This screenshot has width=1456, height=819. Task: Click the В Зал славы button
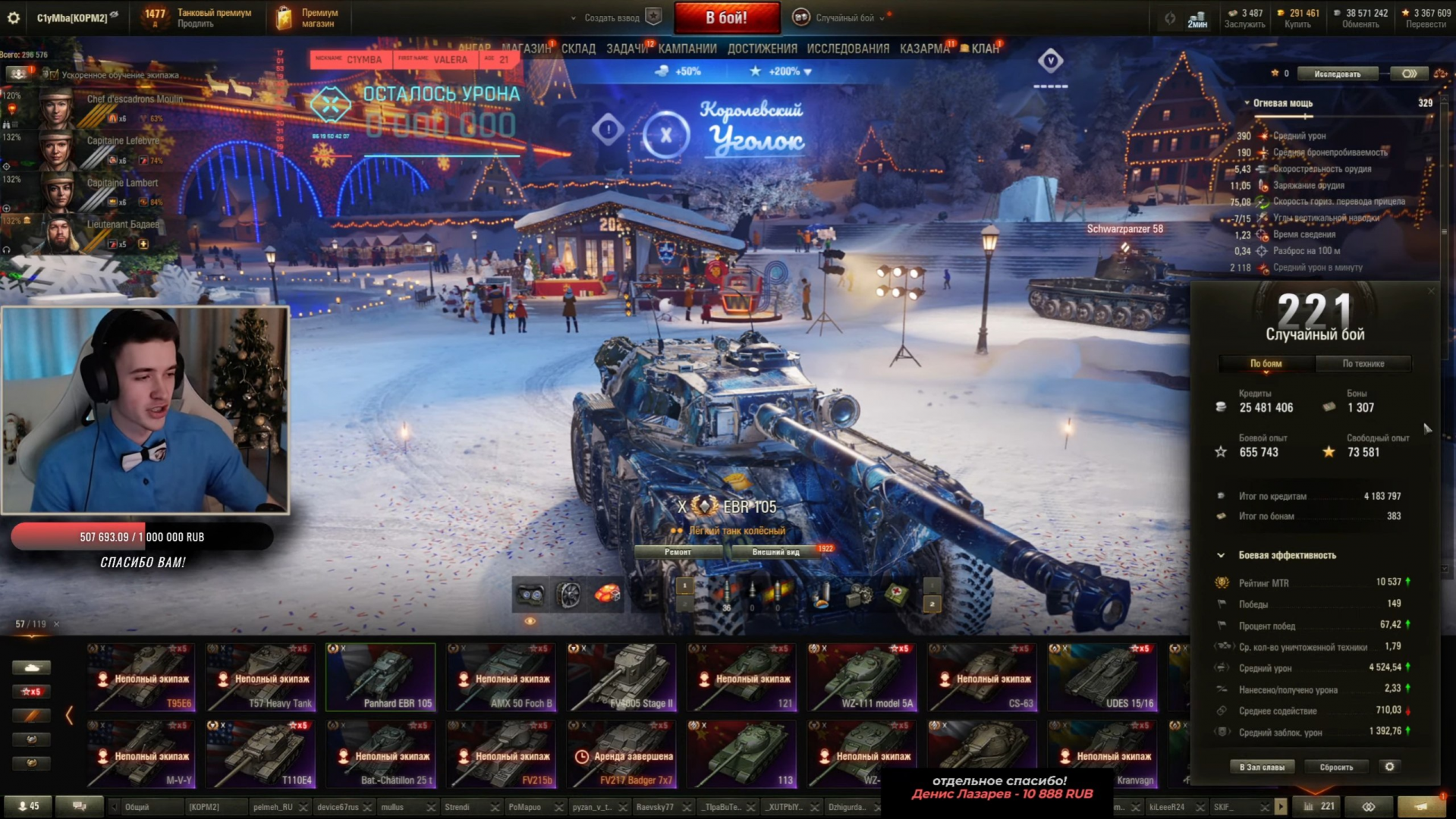[1262, 767]
